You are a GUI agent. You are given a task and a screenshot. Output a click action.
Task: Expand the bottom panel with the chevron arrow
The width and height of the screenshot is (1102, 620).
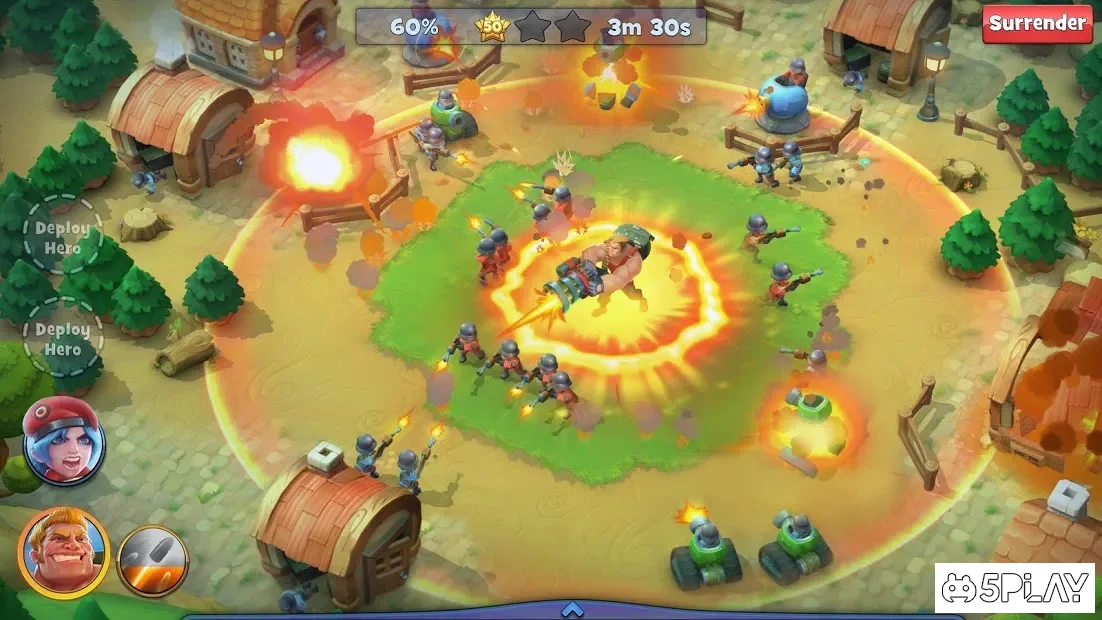click(572, 609)
